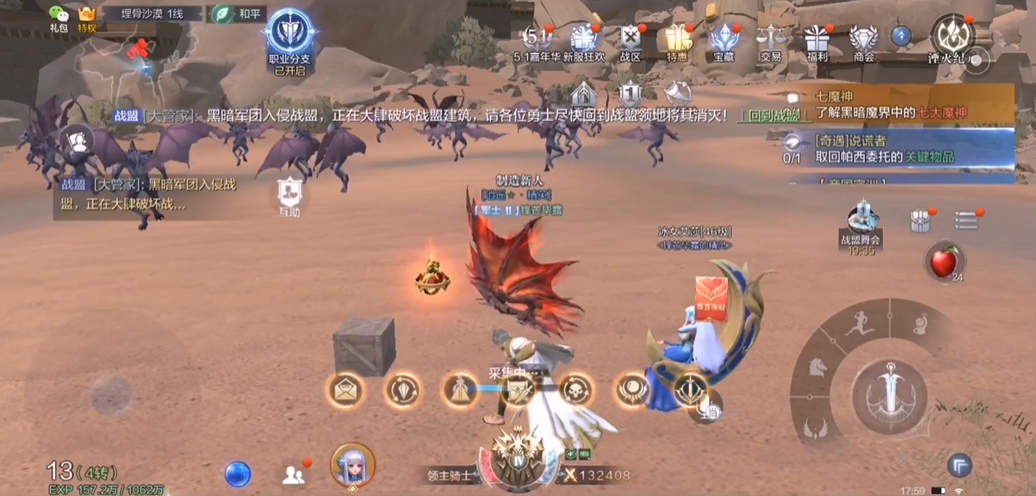Open the silver-haired companion portrait
The height and width of the screenshot is (496, 1036).
click(x=352, y=465)
